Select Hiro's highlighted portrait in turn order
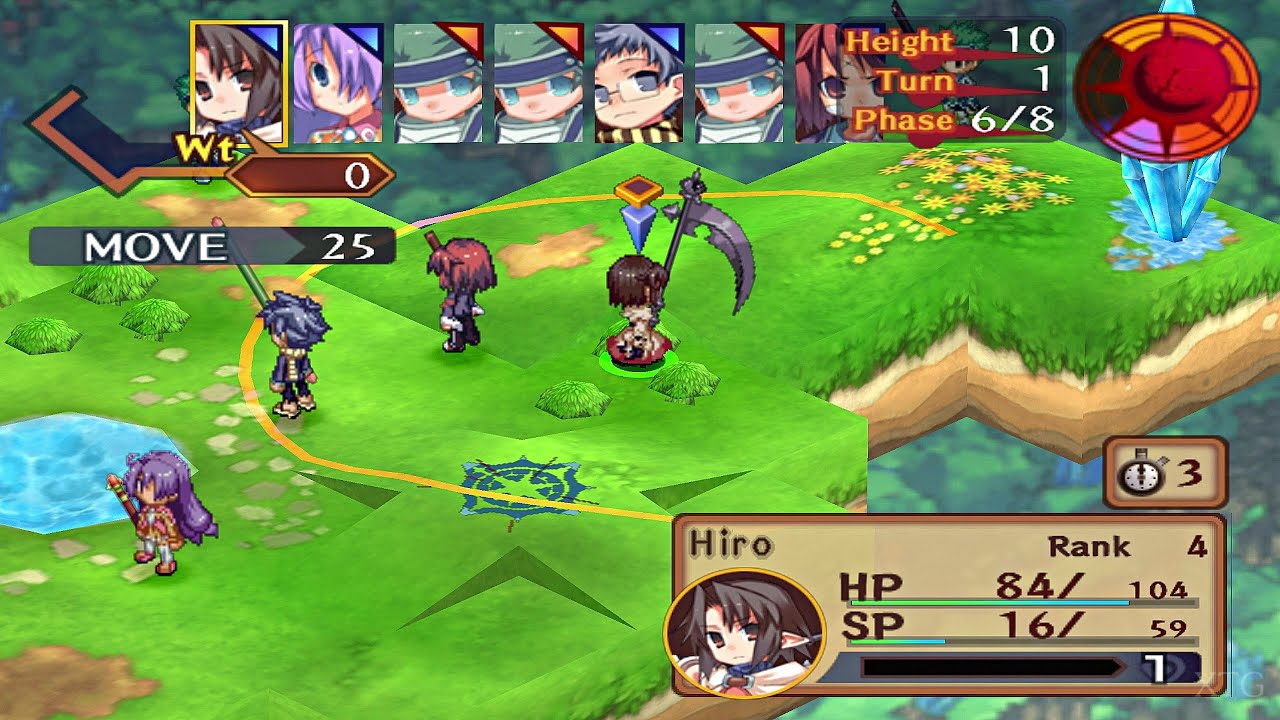The image size is (1280, 720). pos(239,83)
